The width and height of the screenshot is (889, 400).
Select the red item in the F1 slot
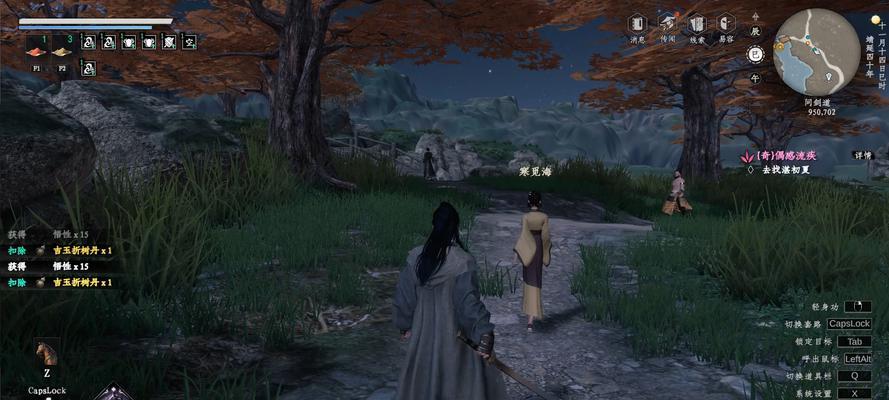[35, 51]
